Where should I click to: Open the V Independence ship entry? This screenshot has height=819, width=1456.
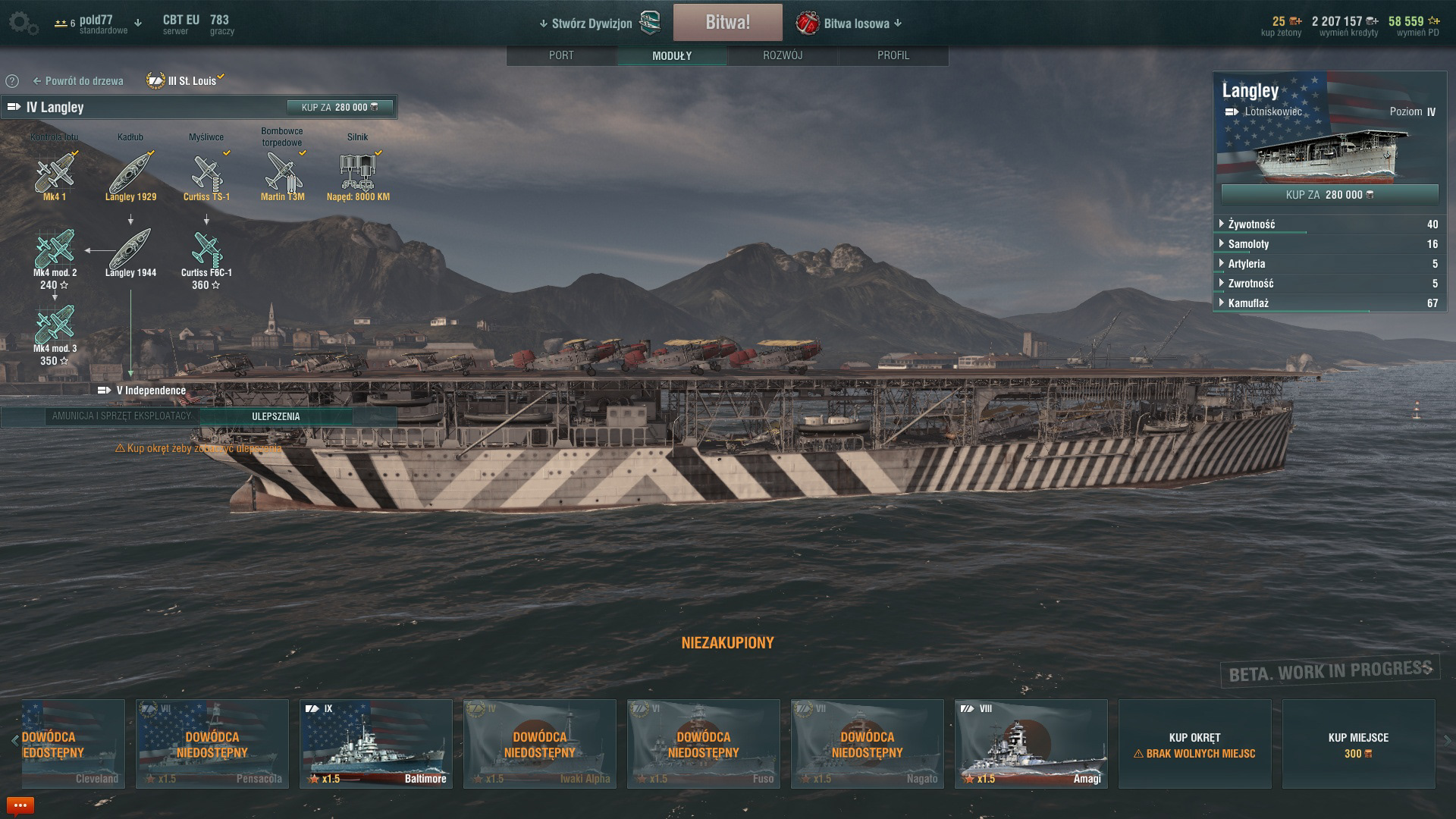pos(150,391)
